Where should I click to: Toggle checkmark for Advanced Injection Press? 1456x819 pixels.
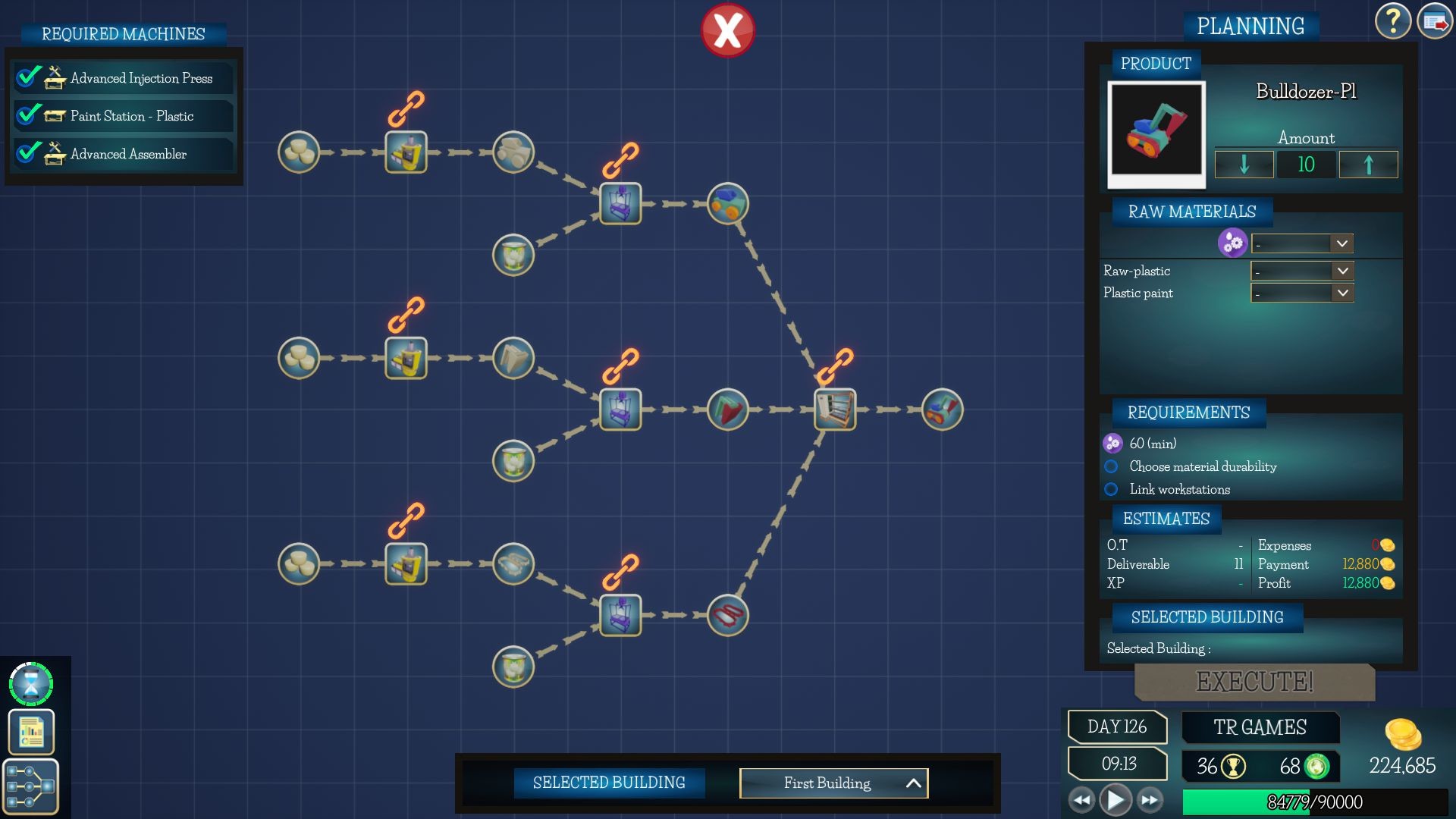point(28,77)
